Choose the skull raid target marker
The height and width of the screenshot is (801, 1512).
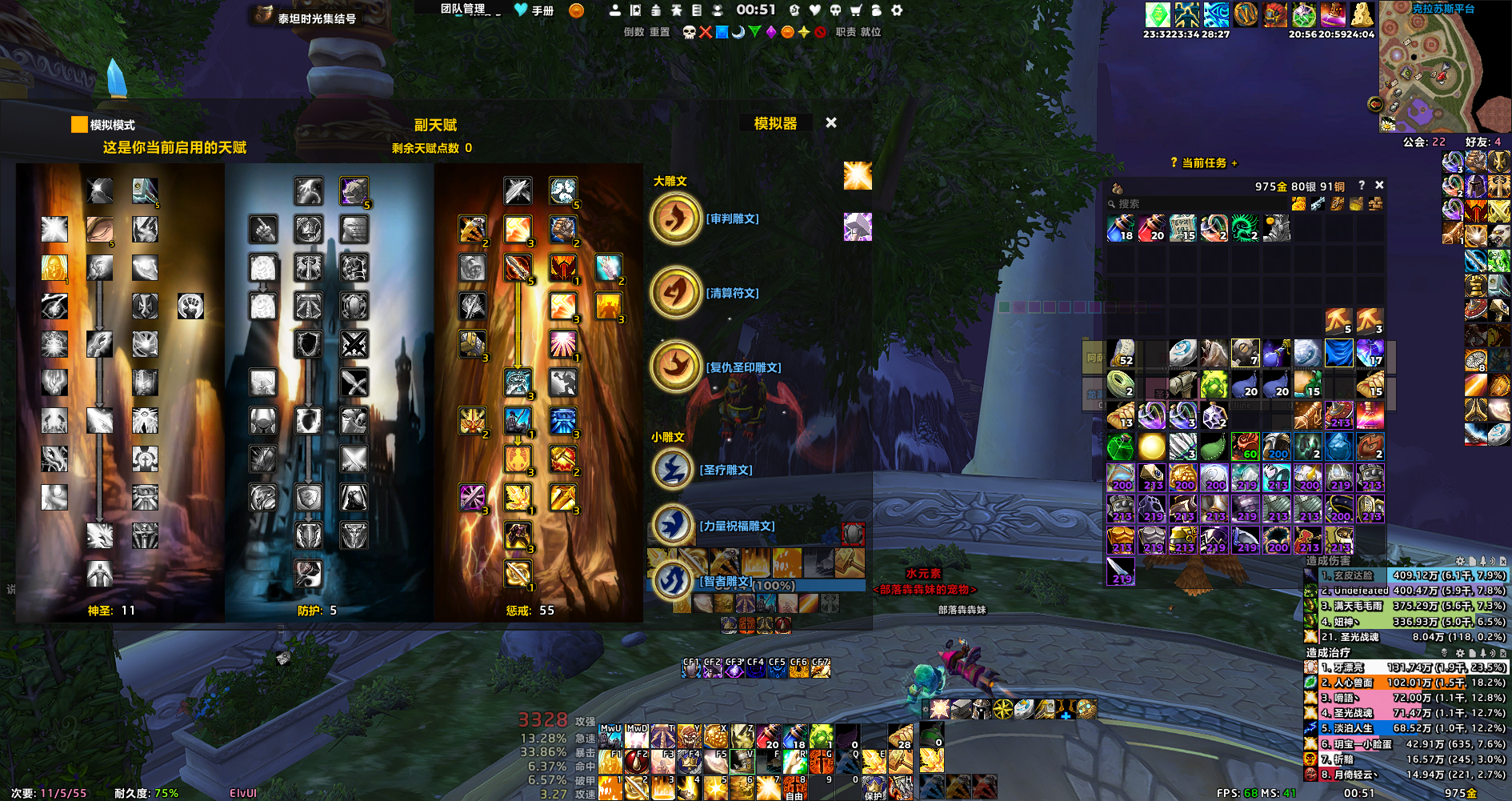pyautogui.click(x=689, y=32)
